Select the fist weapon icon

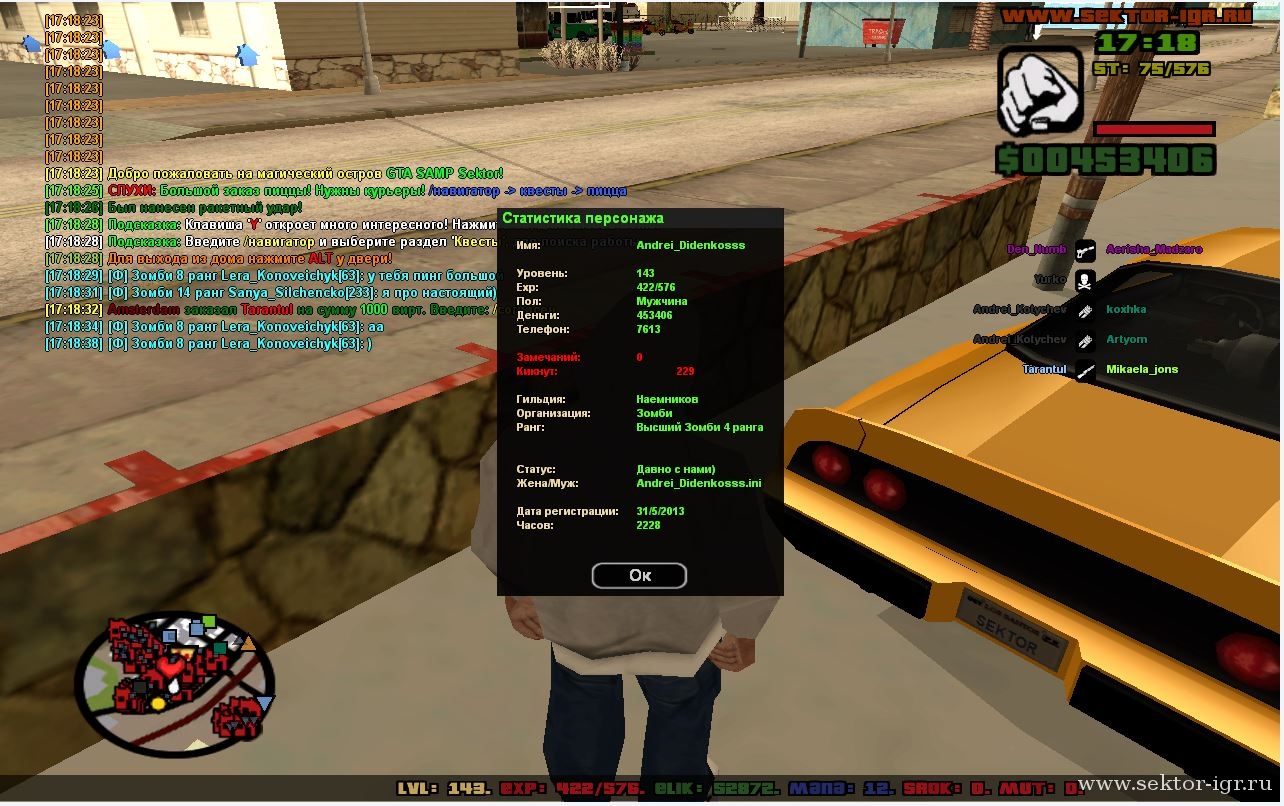pyautogui.click(x=1040, y=91)
